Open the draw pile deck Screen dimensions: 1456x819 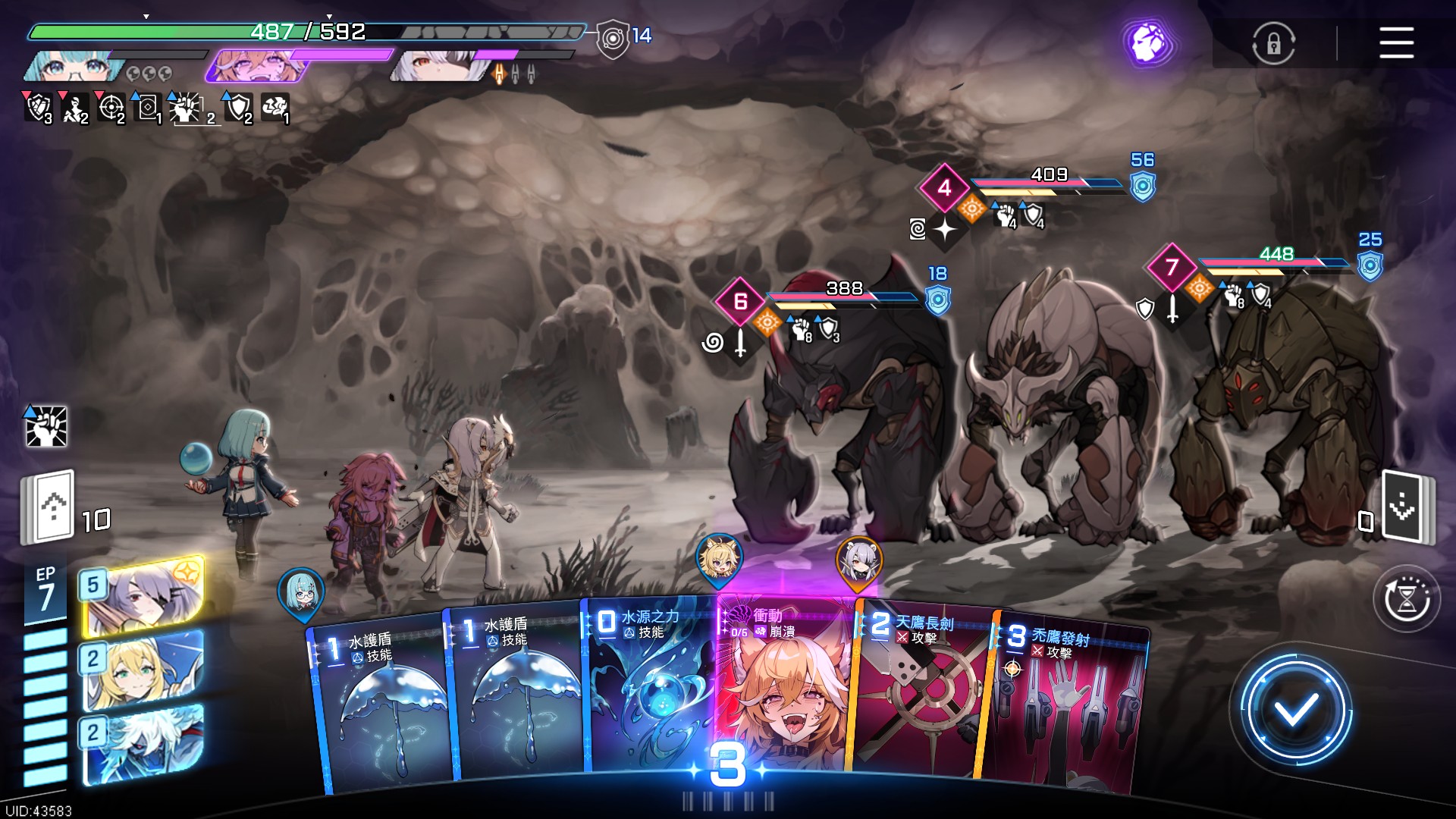(x=50, y=507)
